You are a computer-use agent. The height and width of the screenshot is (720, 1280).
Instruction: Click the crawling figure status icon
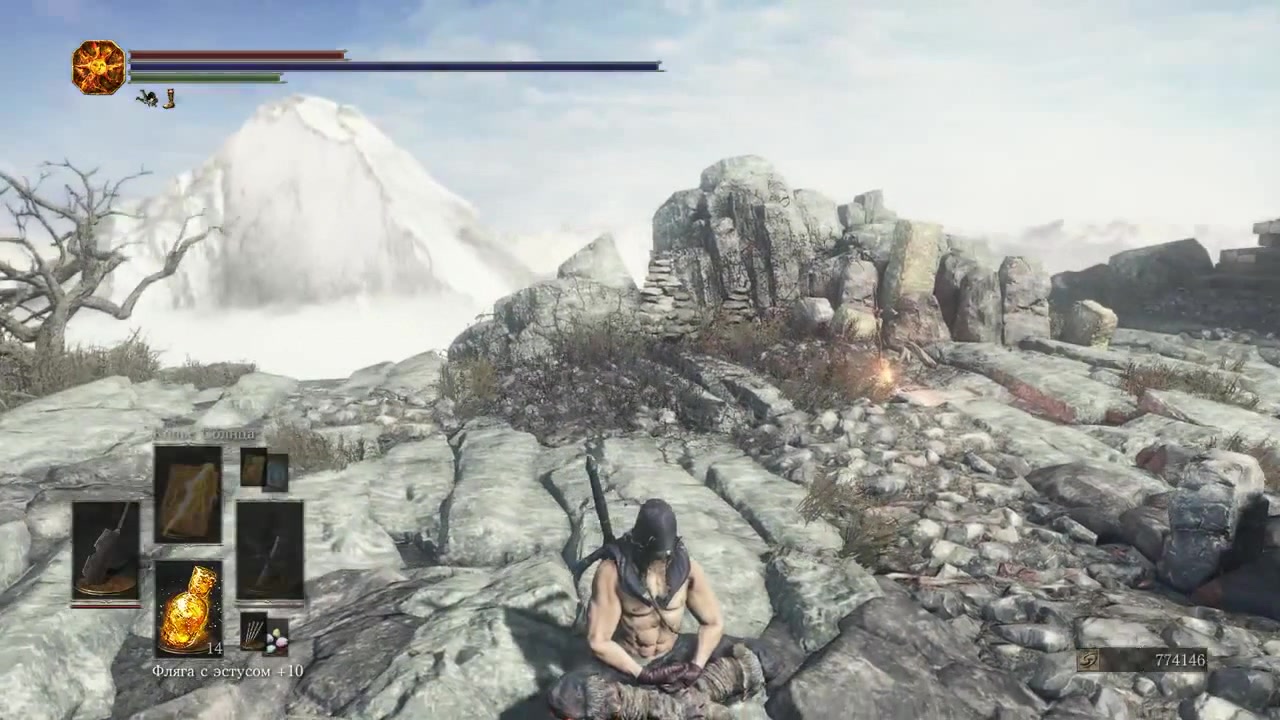[x=147, y=98]
